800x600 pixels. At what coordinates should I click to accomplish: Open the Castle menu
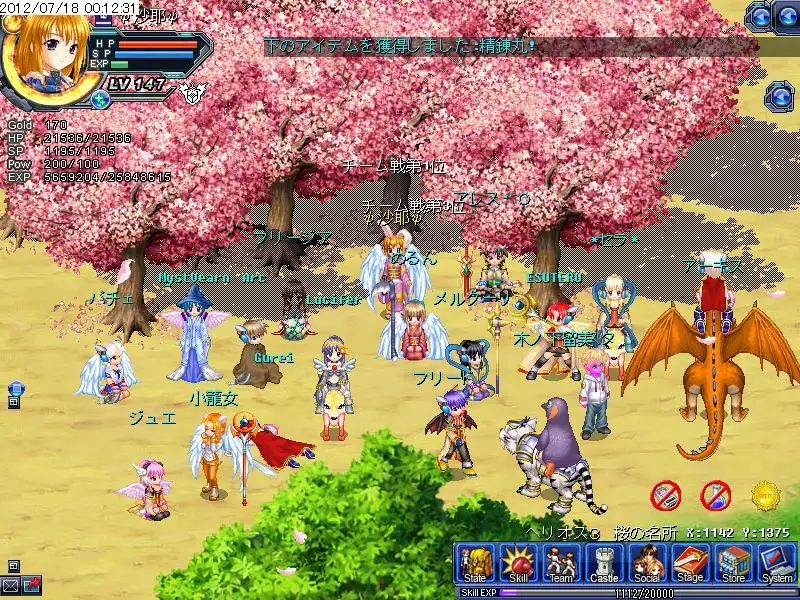[604, 564]
